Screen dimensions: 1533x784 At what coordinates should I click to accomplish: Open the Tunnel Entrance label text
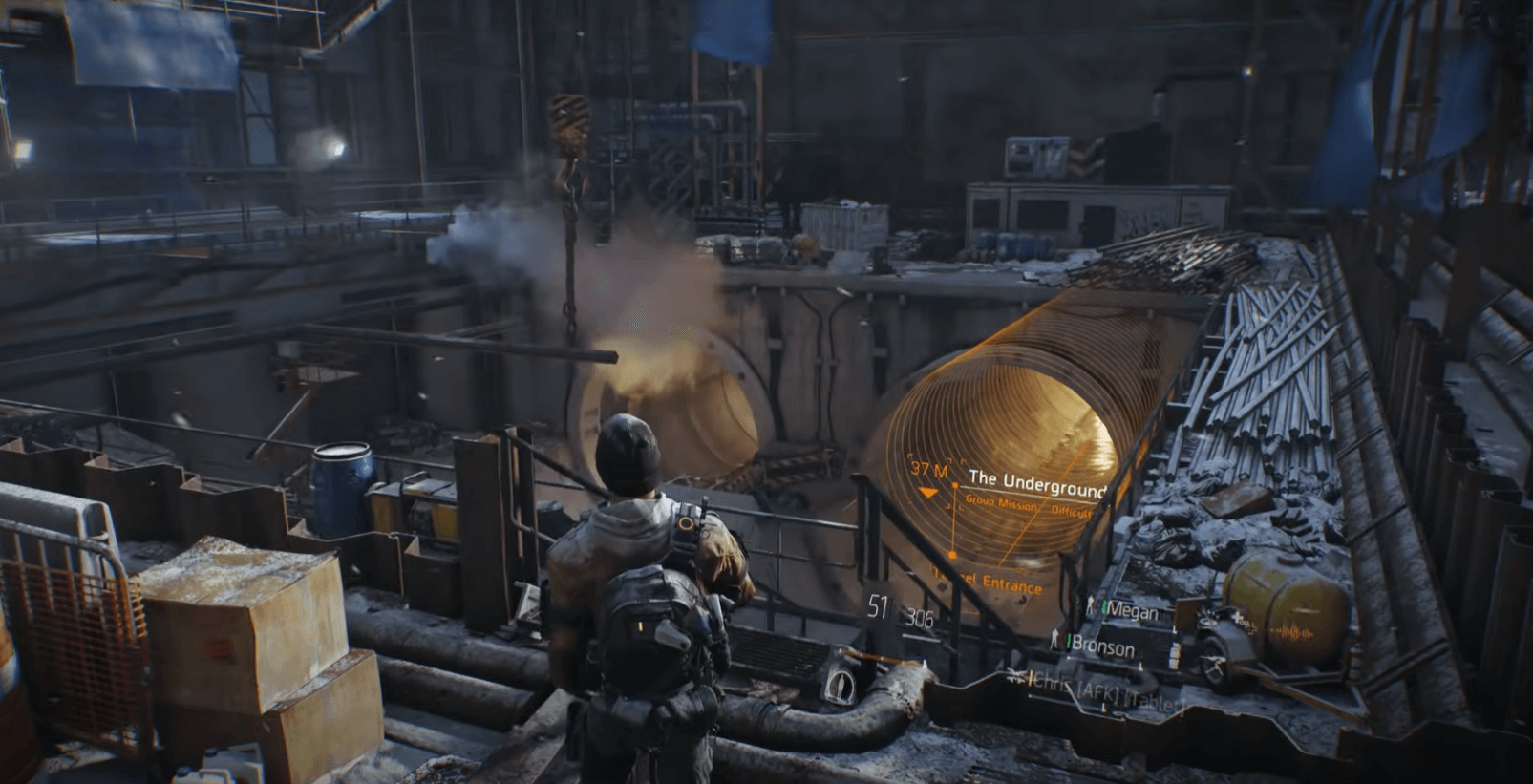pyautogui.click(x=986, y=581)
